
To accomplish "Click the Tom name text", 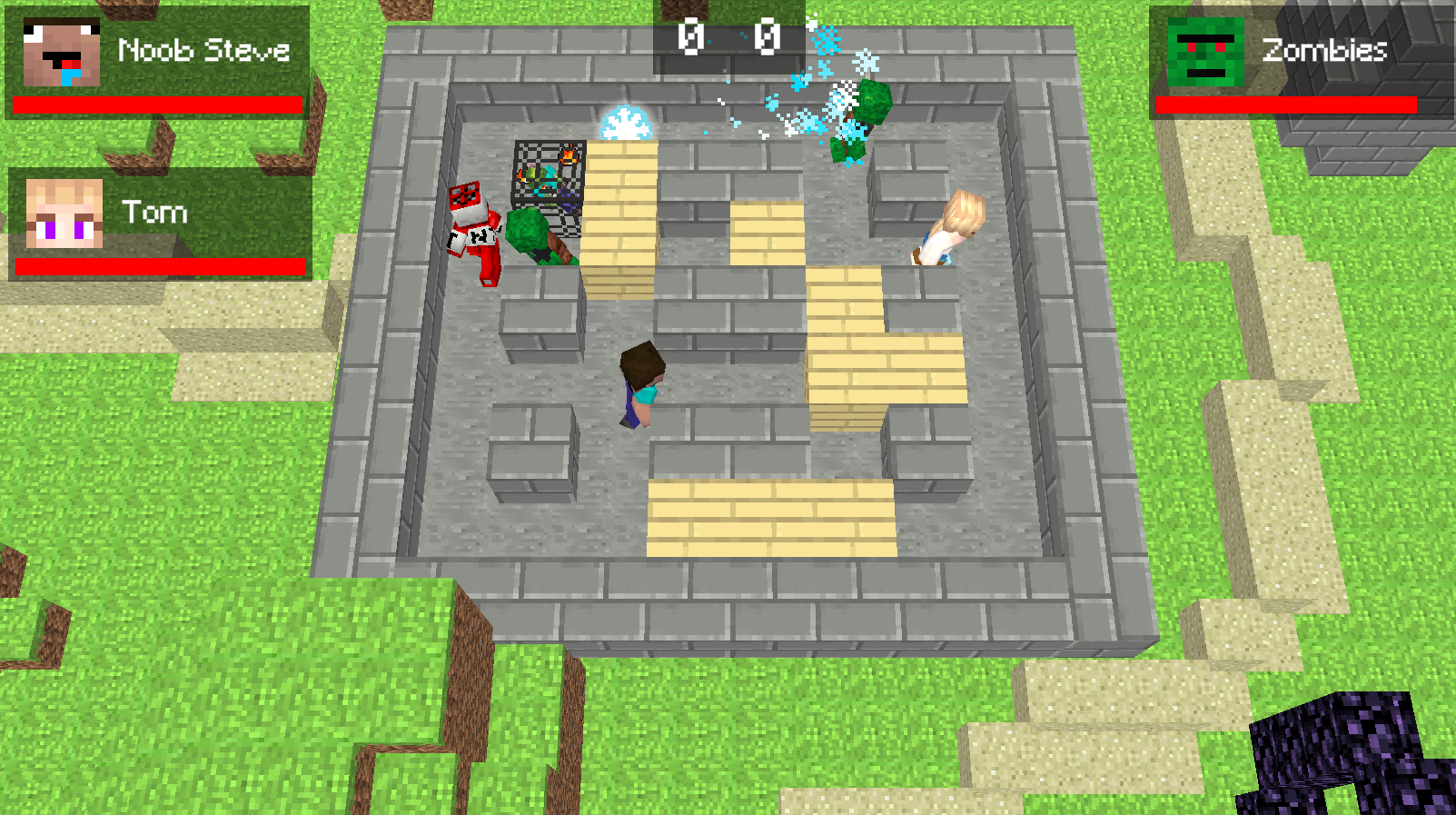I will (154, 213).
